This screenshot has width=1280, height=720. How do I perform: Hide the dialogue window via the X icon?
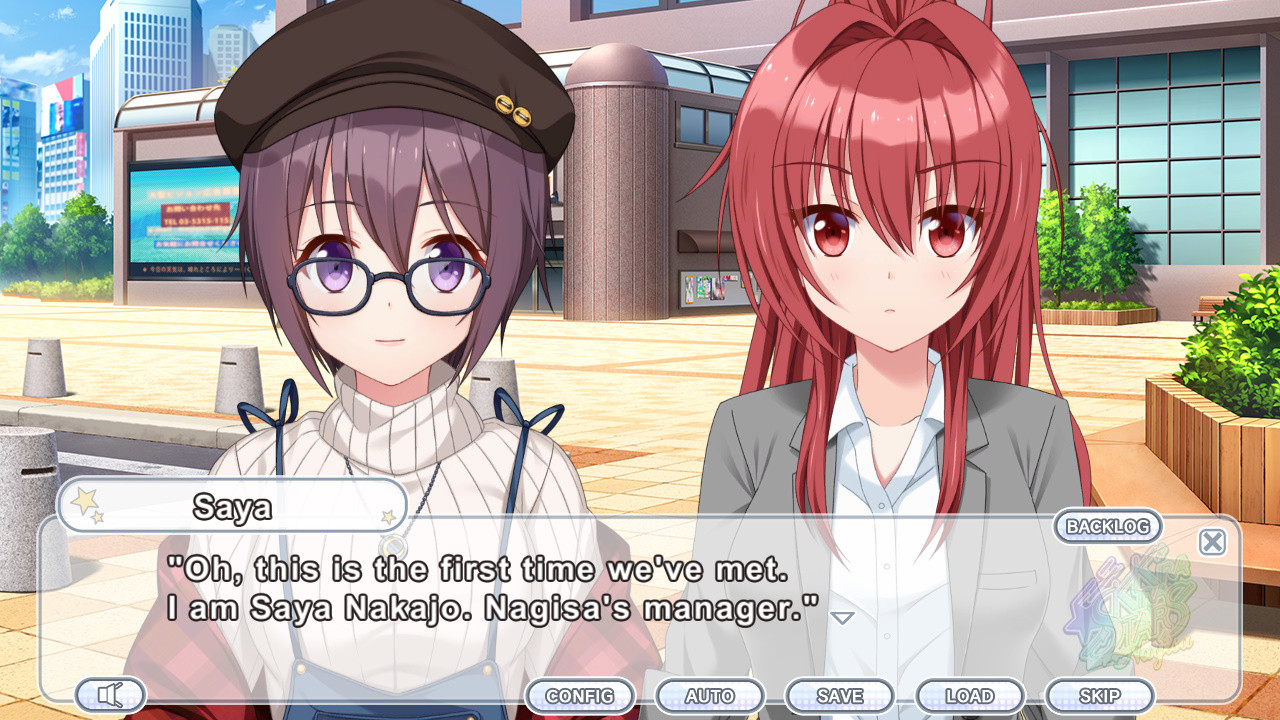pyautogui.click(x=1211, y=541)
